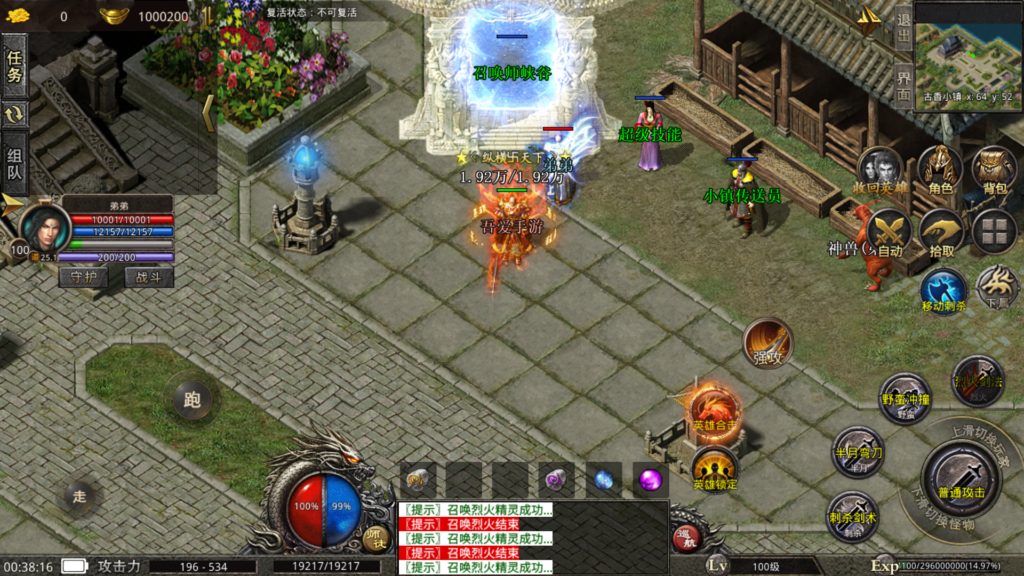Open the 任务 quest panel

pyautogui.click(x=15, y=66)
